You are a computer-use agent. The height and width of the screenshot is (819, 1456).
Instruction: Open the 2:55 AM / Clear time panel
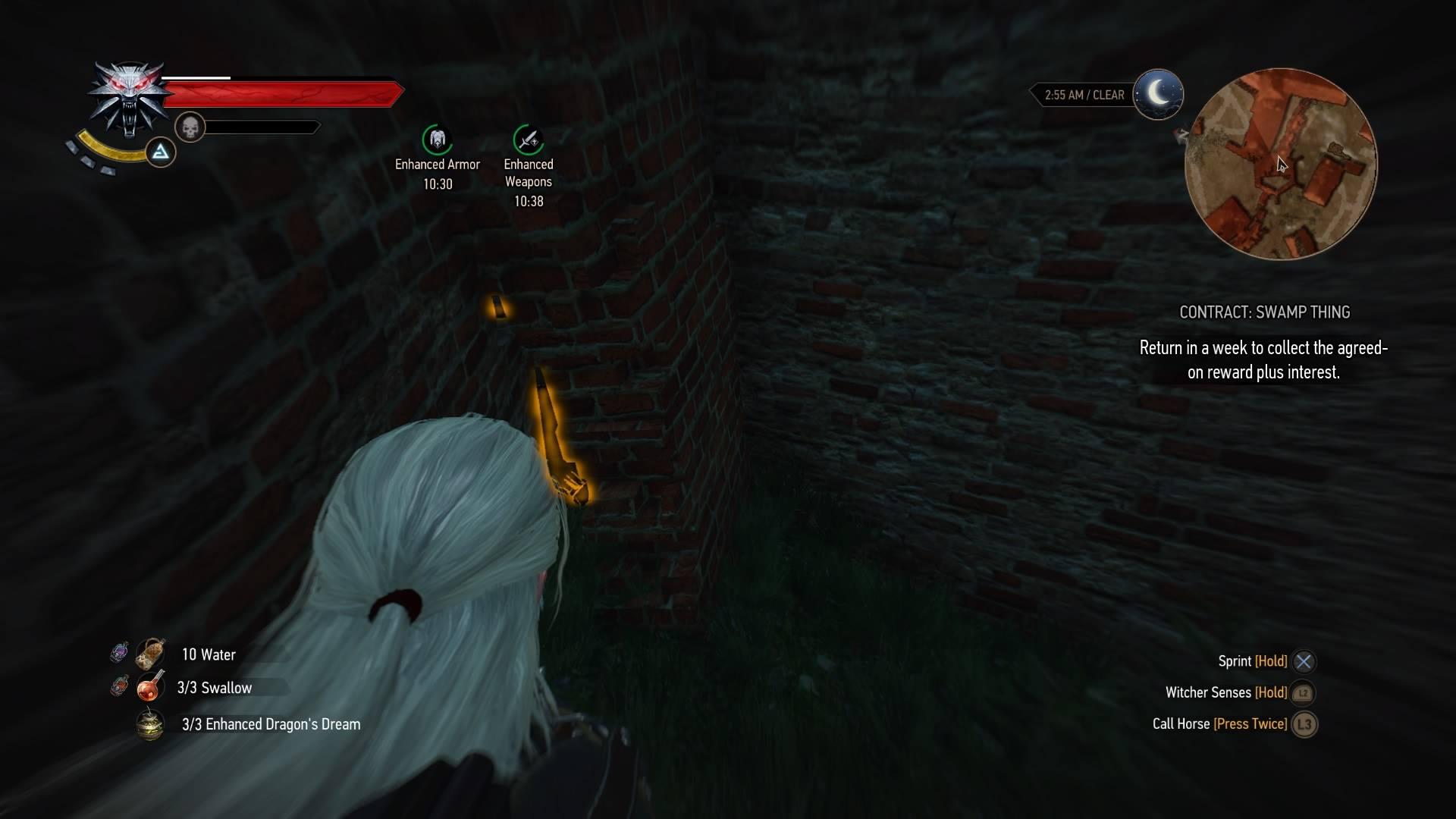[x=1084, y=94]
